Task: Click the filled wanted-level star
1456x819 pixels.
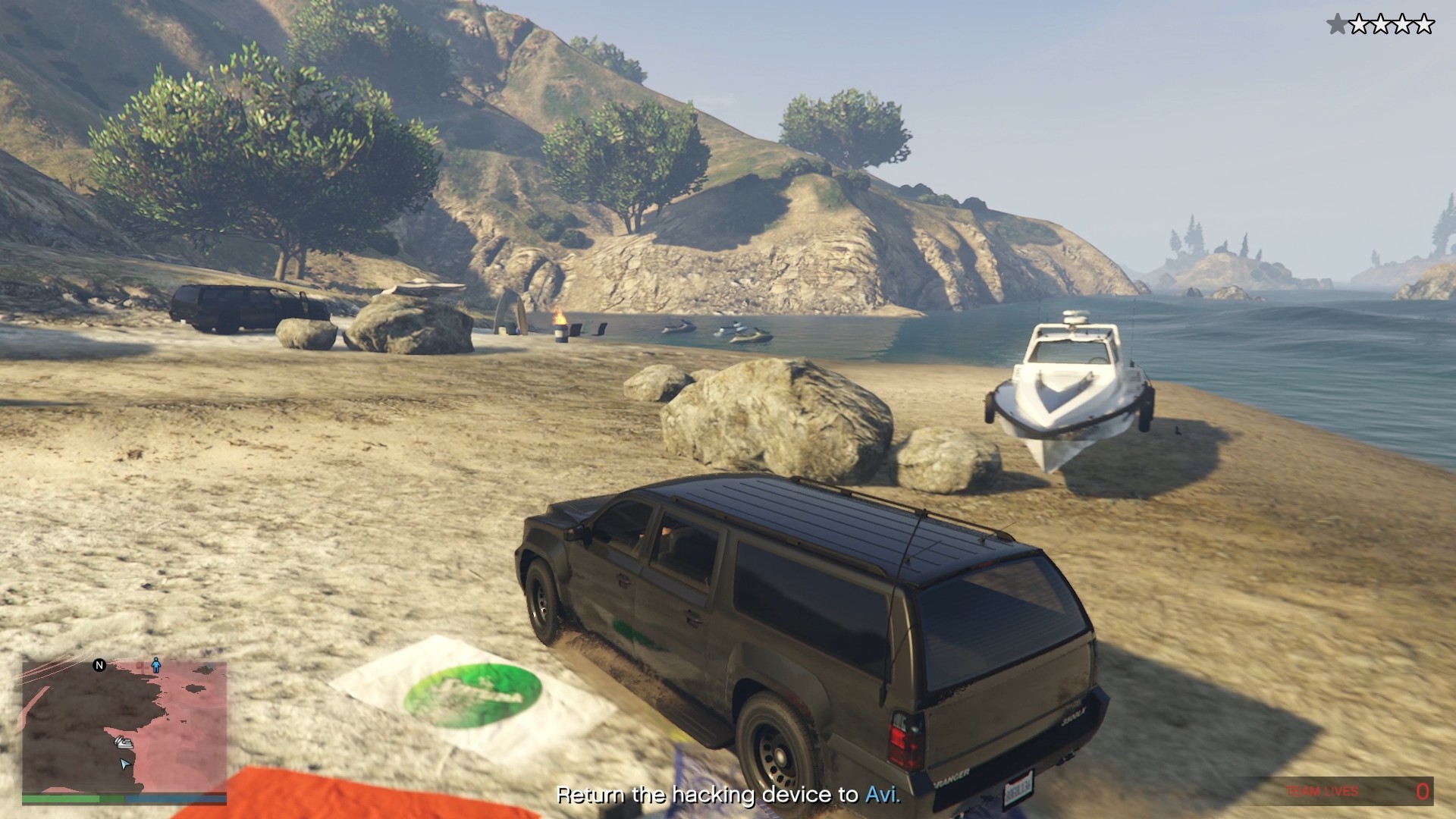Action: tap(1338, 24)
